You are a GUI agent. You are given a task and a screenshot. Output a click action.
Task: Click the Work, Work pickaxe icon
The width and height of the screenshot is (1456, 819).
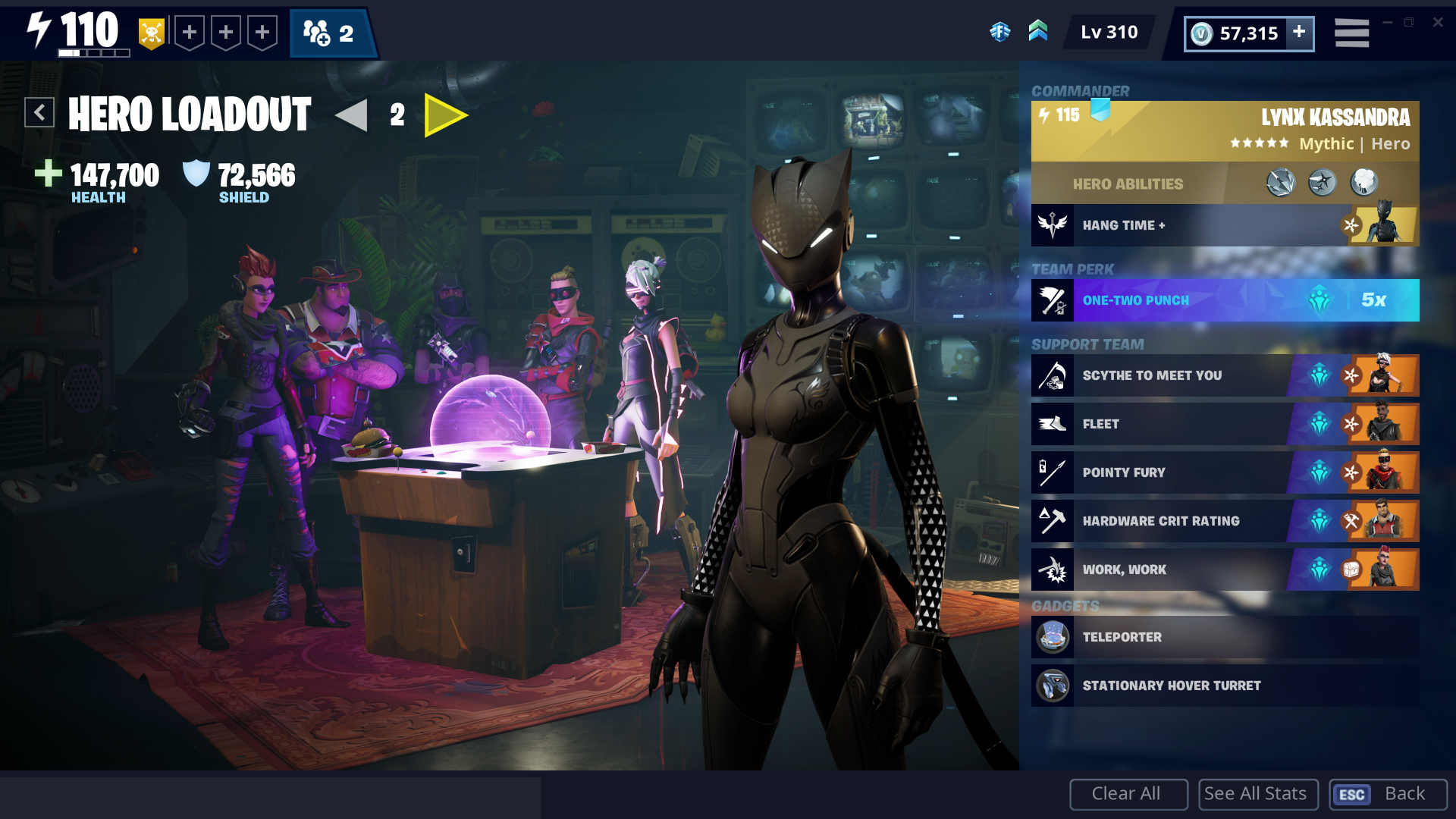[1053, 570]
